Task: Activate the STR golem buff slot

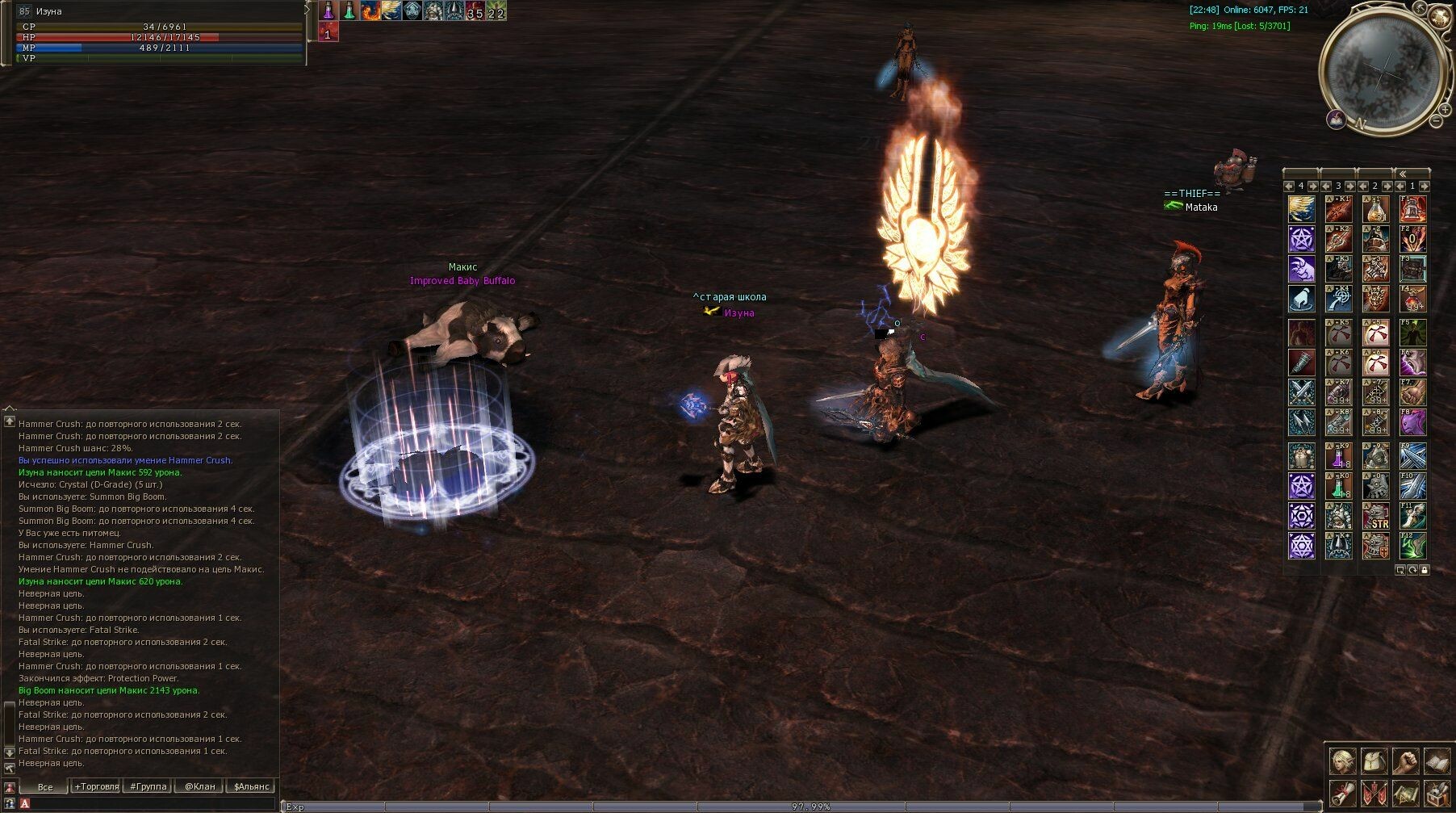Action: [1375, 516]
